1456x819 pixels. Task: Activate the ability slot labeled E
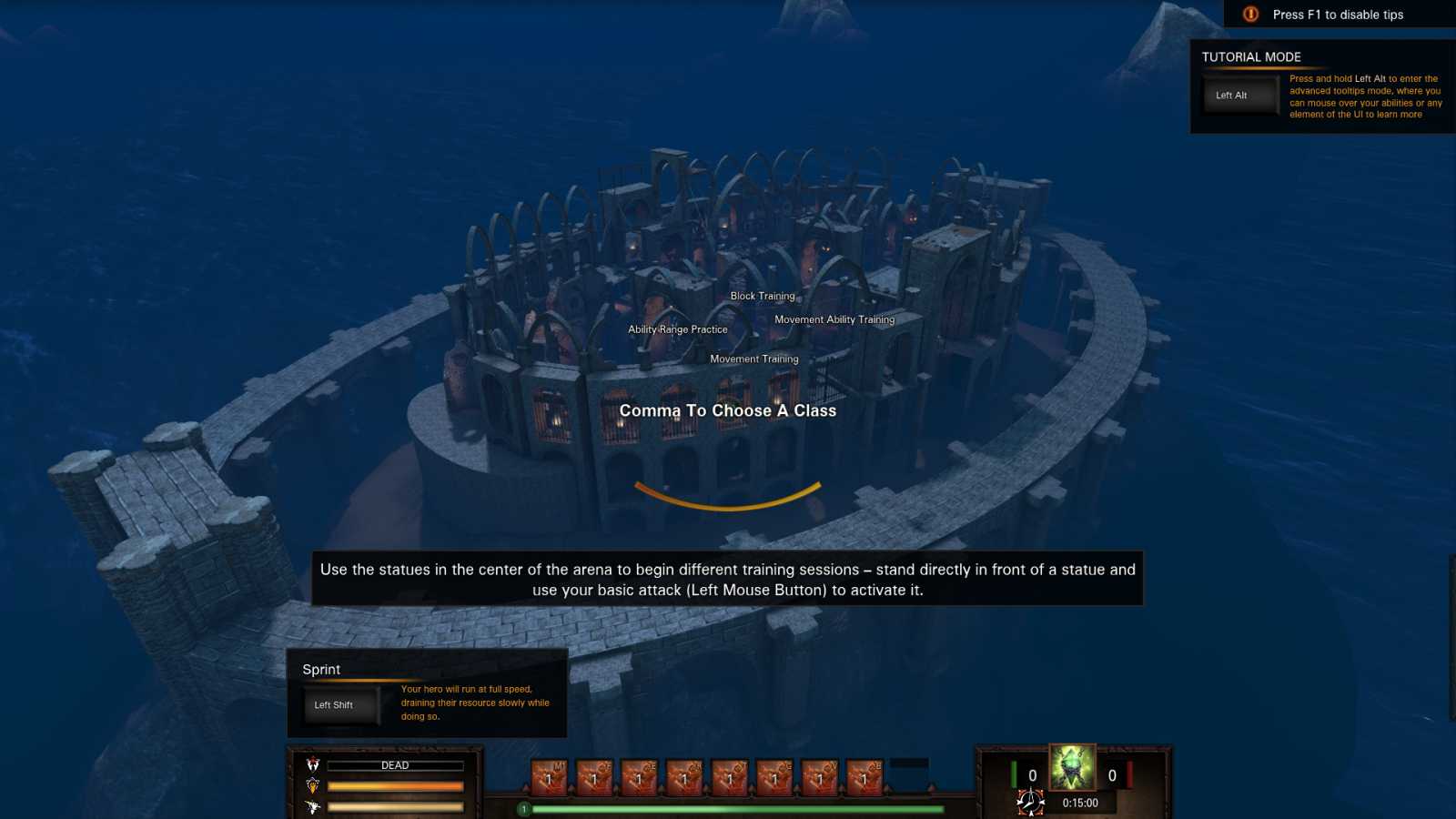(639, 778)
